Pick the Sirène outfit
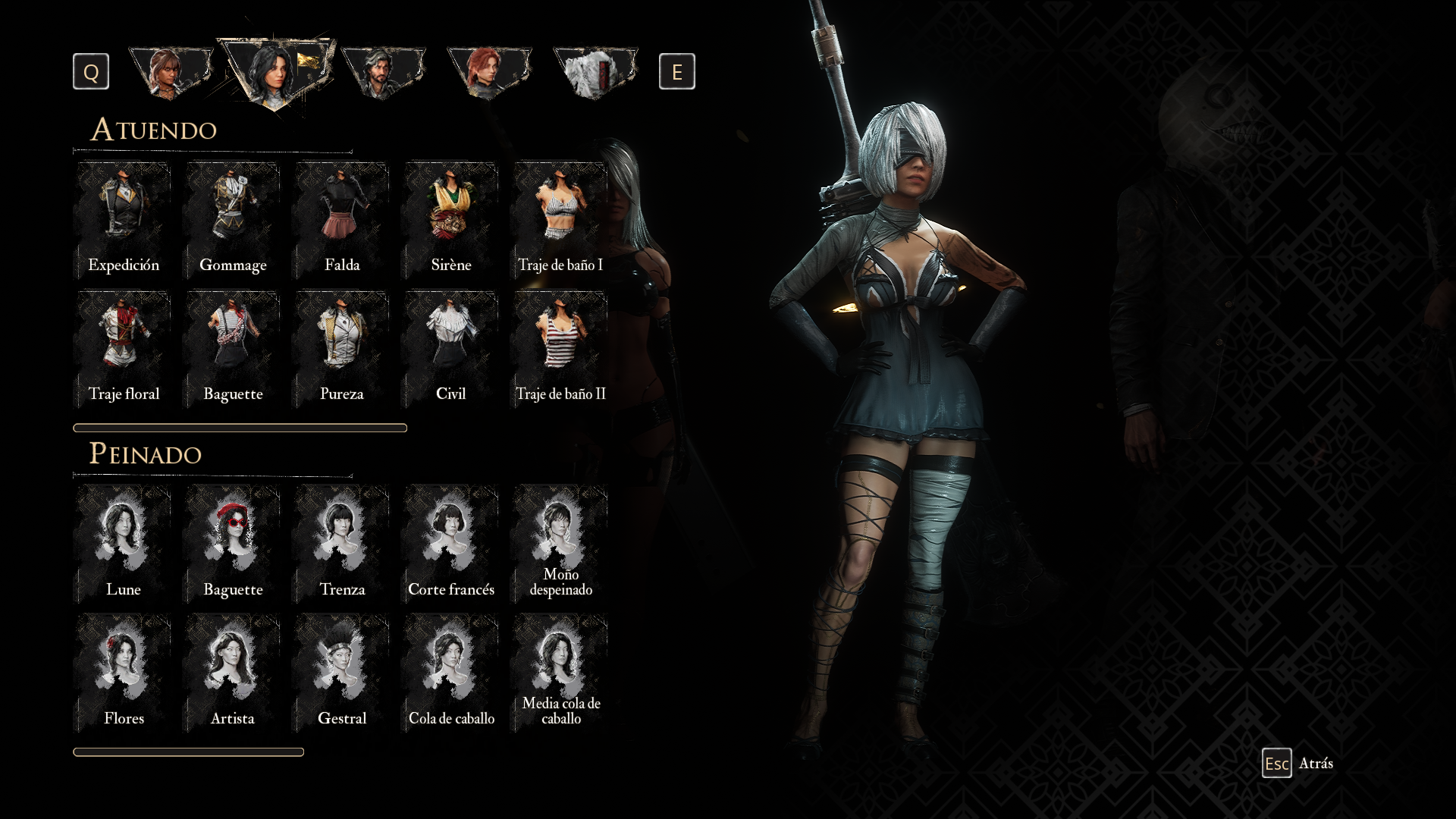1456x819 pixels. (x=451, y=220)
